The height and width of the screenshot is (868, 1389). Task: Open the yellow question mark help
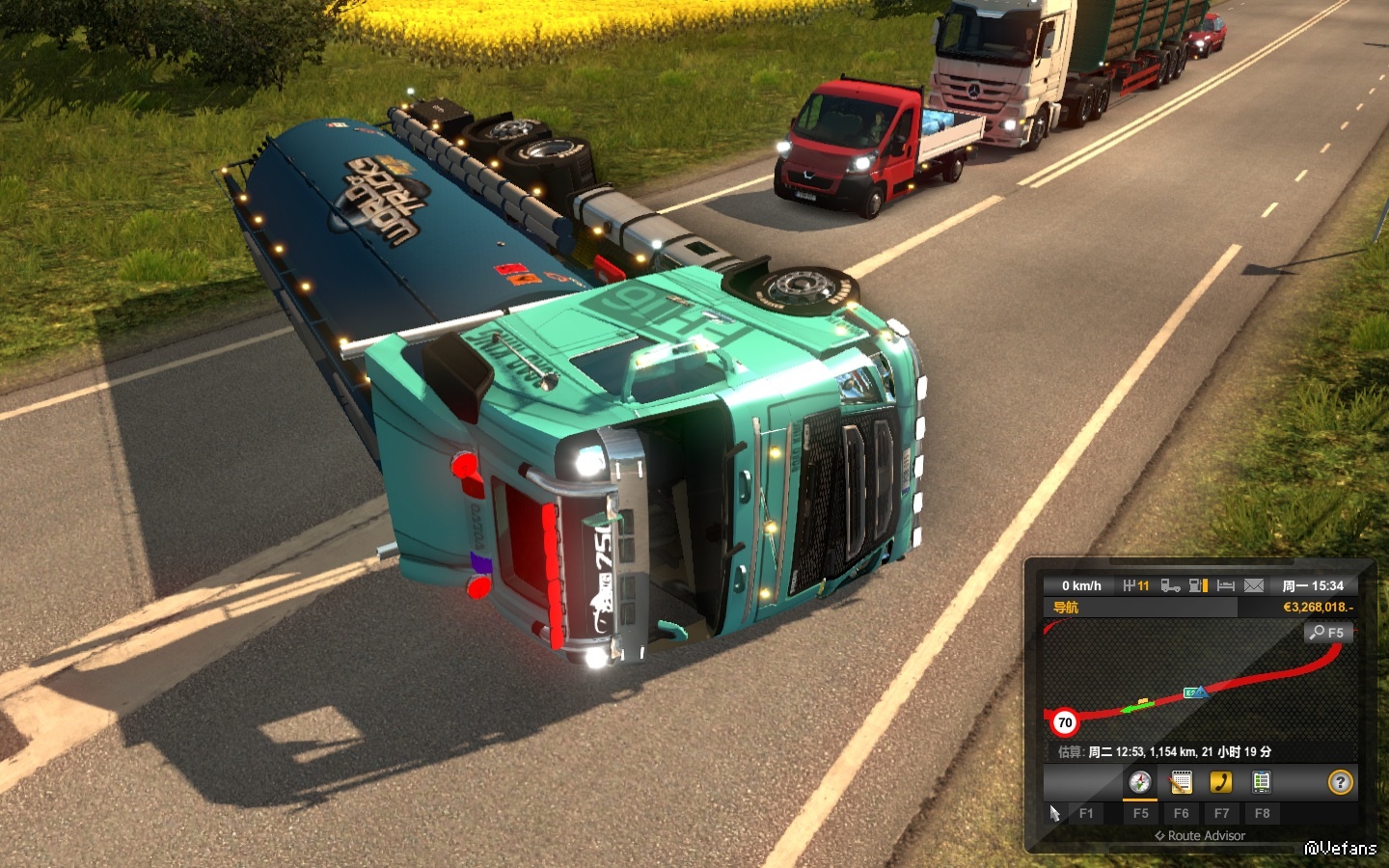pos(1340,782)
